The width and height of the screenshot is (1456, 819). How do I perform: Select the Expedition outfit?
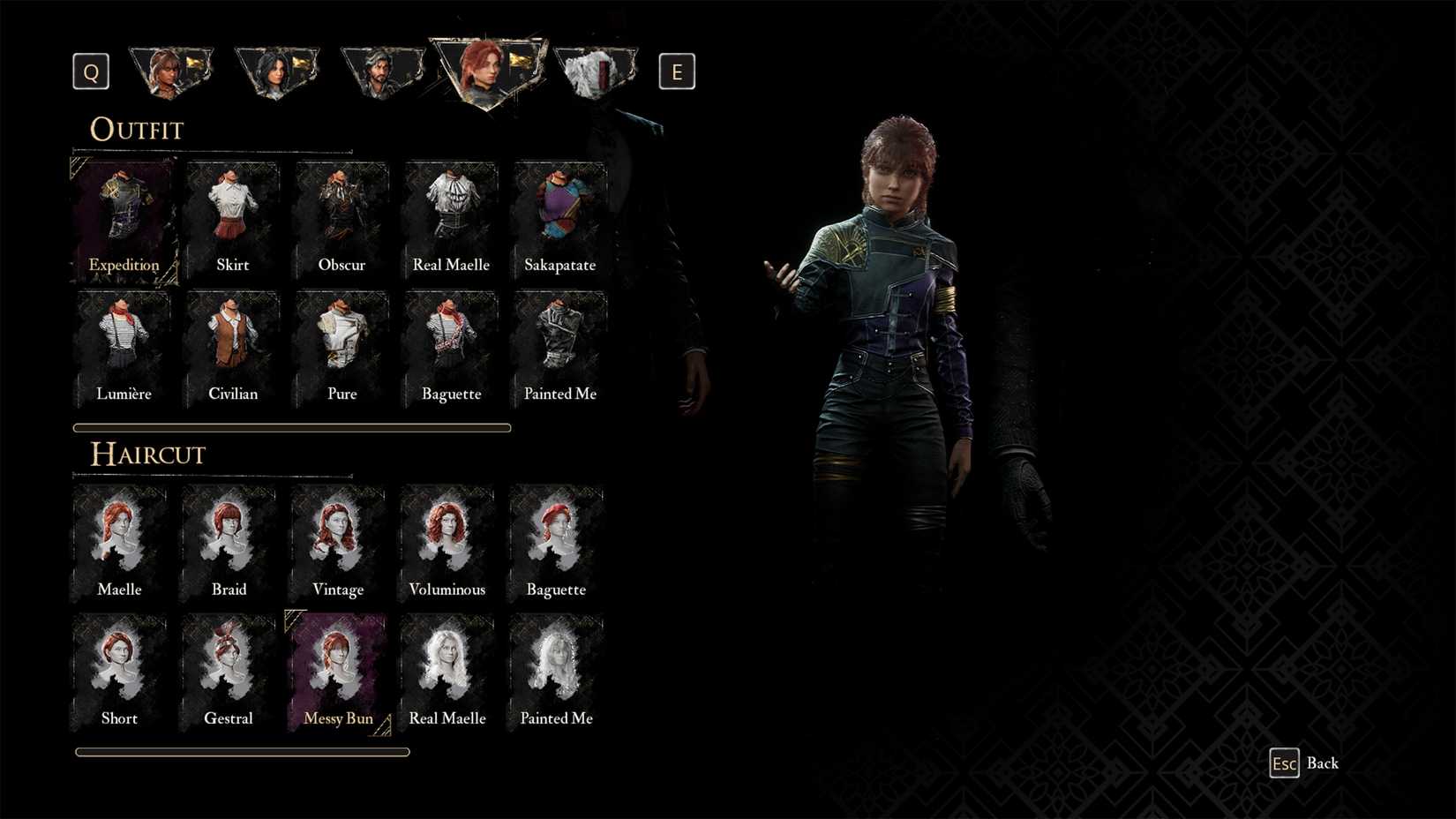pyautogui.click(x=124, y=216)
